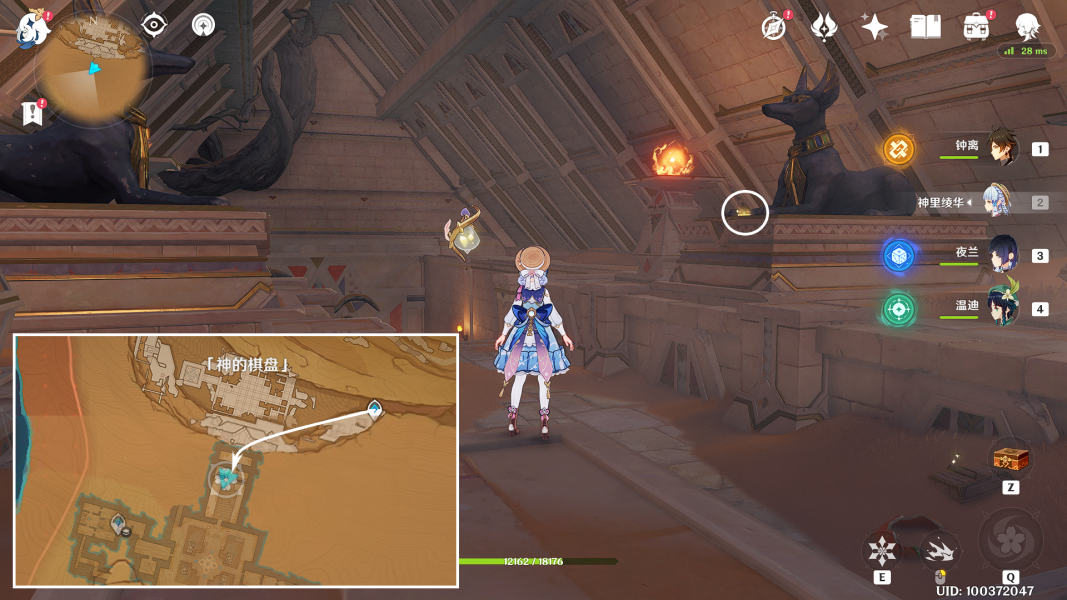The height and width of the screenshot is (600, 1067).
Task: Switch to party member 夜兰
Action: point(1001,255)
